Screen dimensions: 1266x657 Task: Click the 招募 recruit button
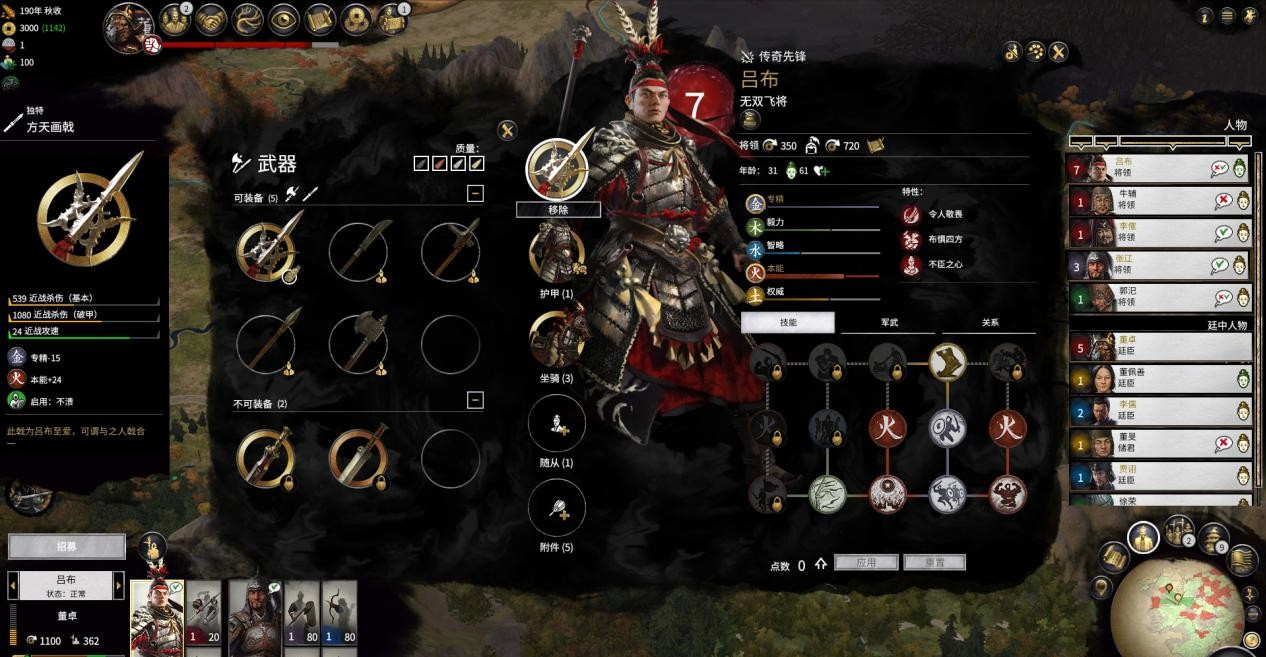[67, 546]
